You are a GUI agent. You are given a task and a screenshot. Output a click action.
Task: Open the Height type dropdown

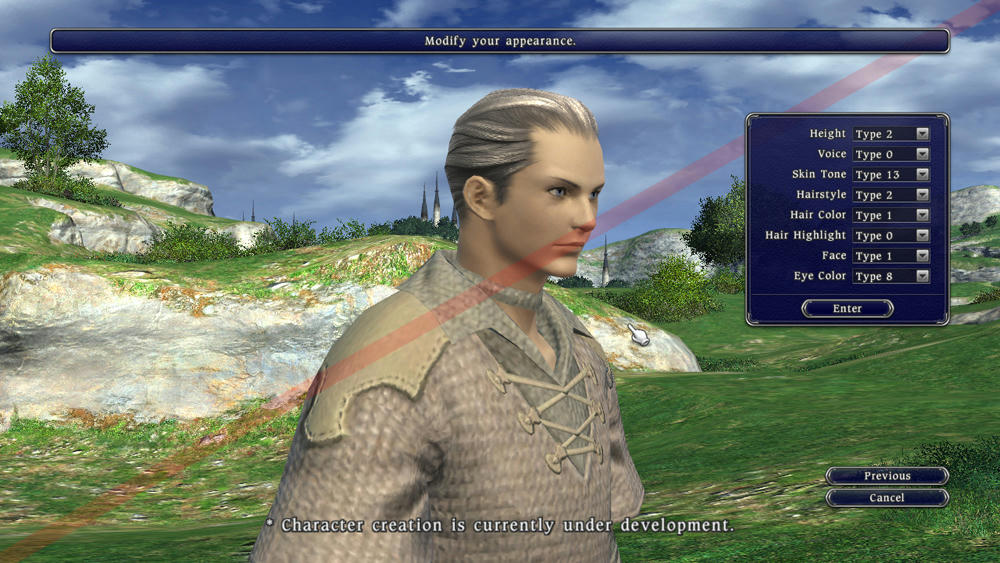click(x=890, y=134)
